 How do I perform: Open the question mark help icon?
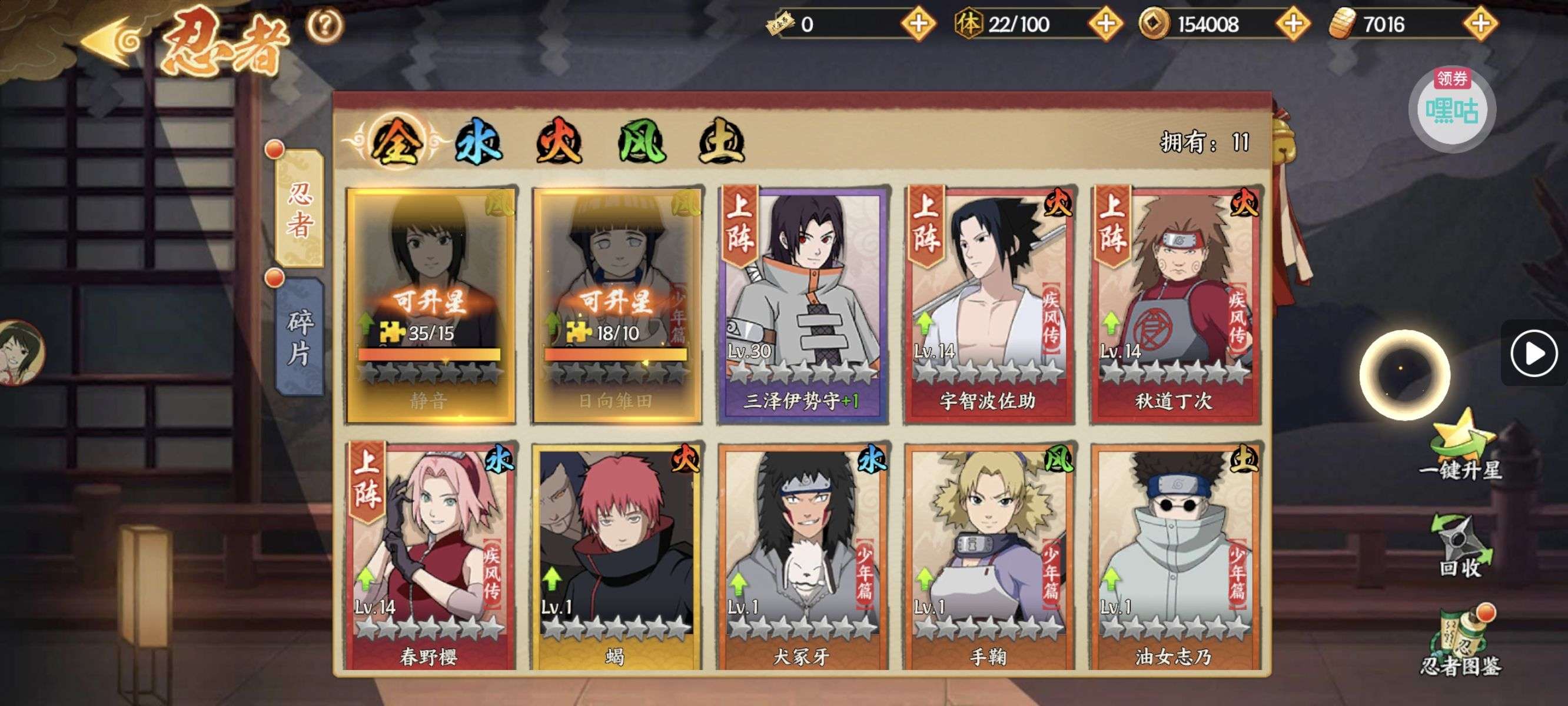click(x=324, y=25)
